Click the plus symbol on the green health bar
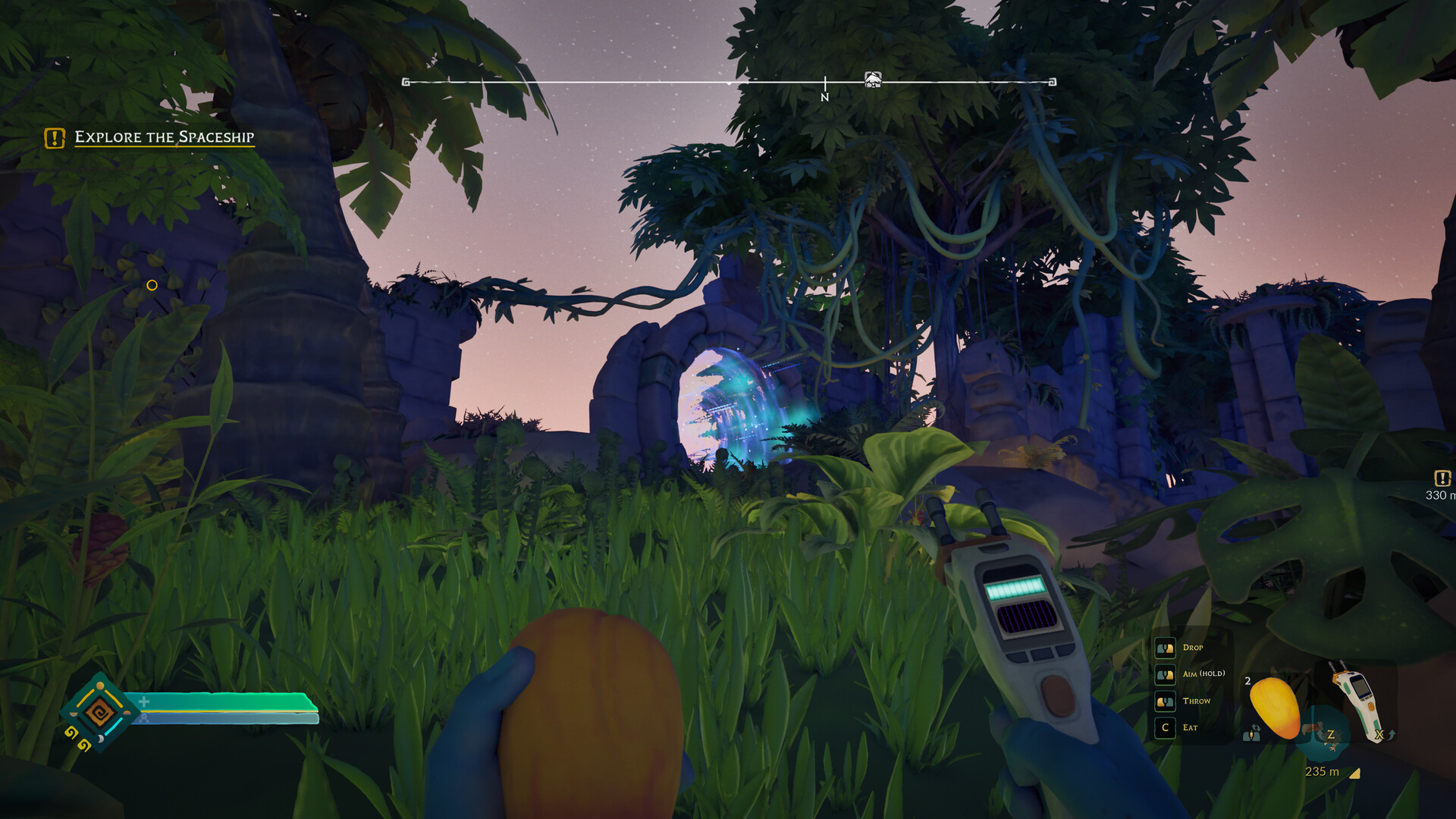 [x=144, y=701]
